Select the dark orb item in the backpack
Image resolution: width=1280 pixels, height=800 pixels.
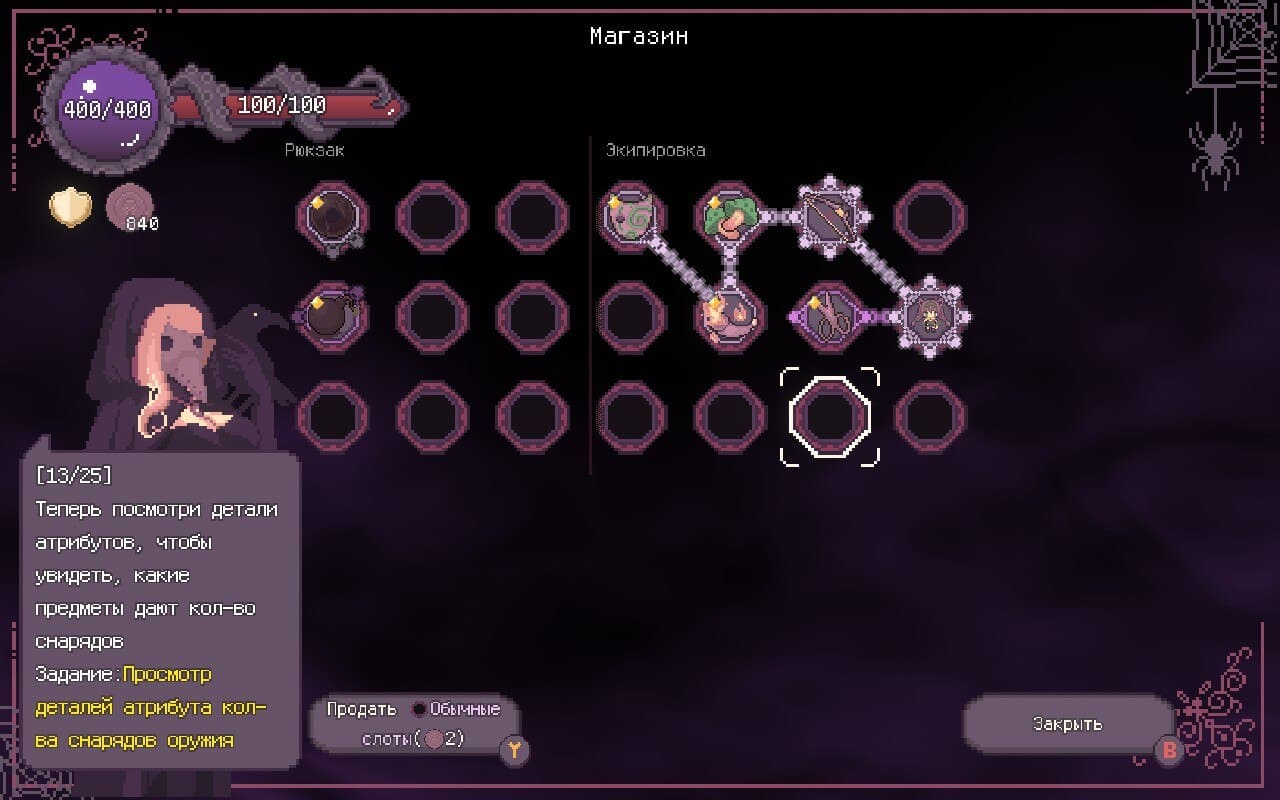click(x=332, y=216)
